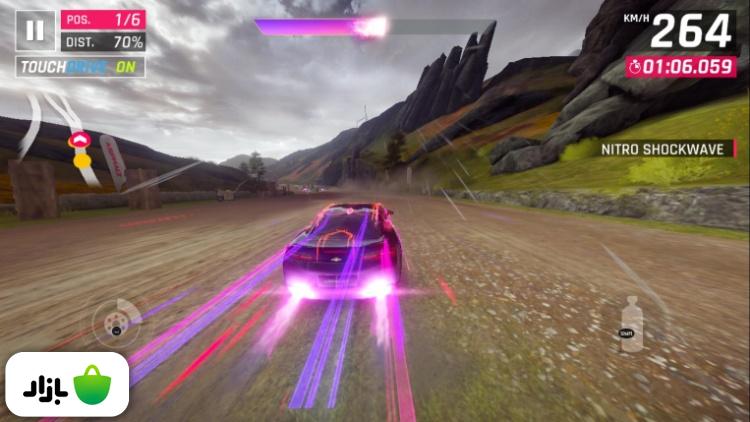Pause the race
This screenshot has width=750, height=422.
[35, 30]
